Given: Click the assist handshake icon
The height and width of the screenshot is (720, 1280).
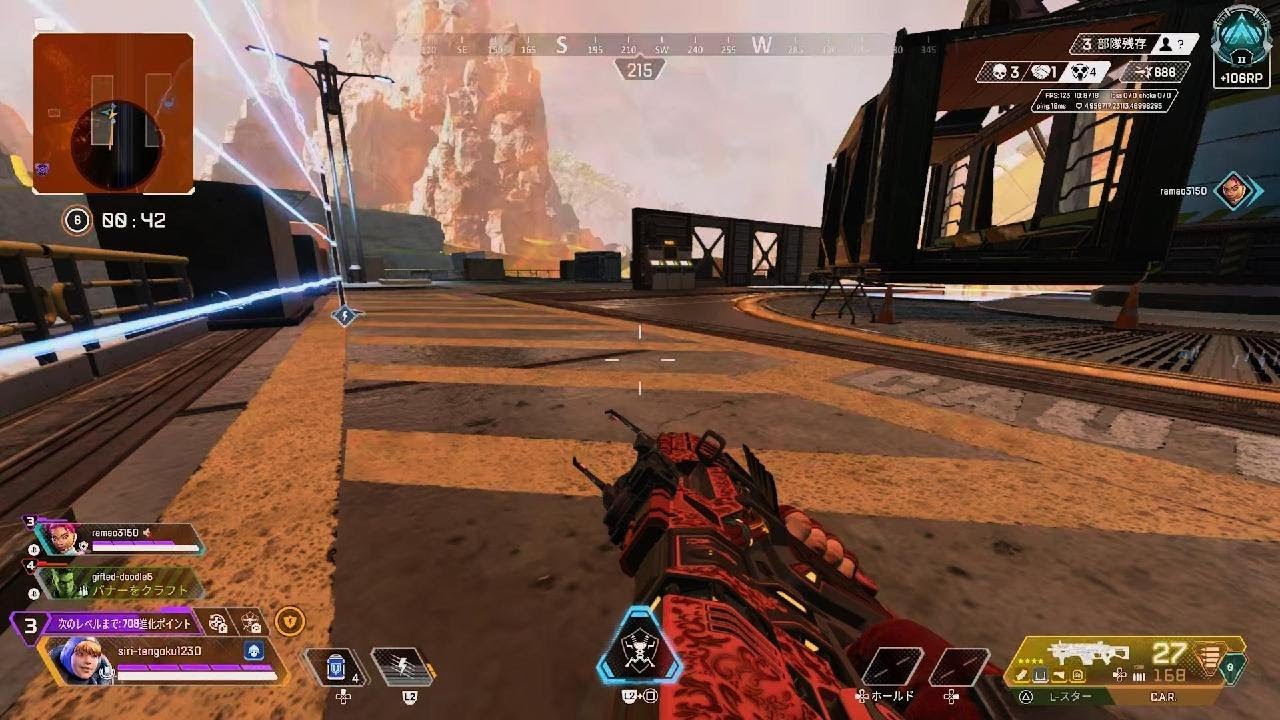Looking at the screenshot, I should coord(1041,72).
